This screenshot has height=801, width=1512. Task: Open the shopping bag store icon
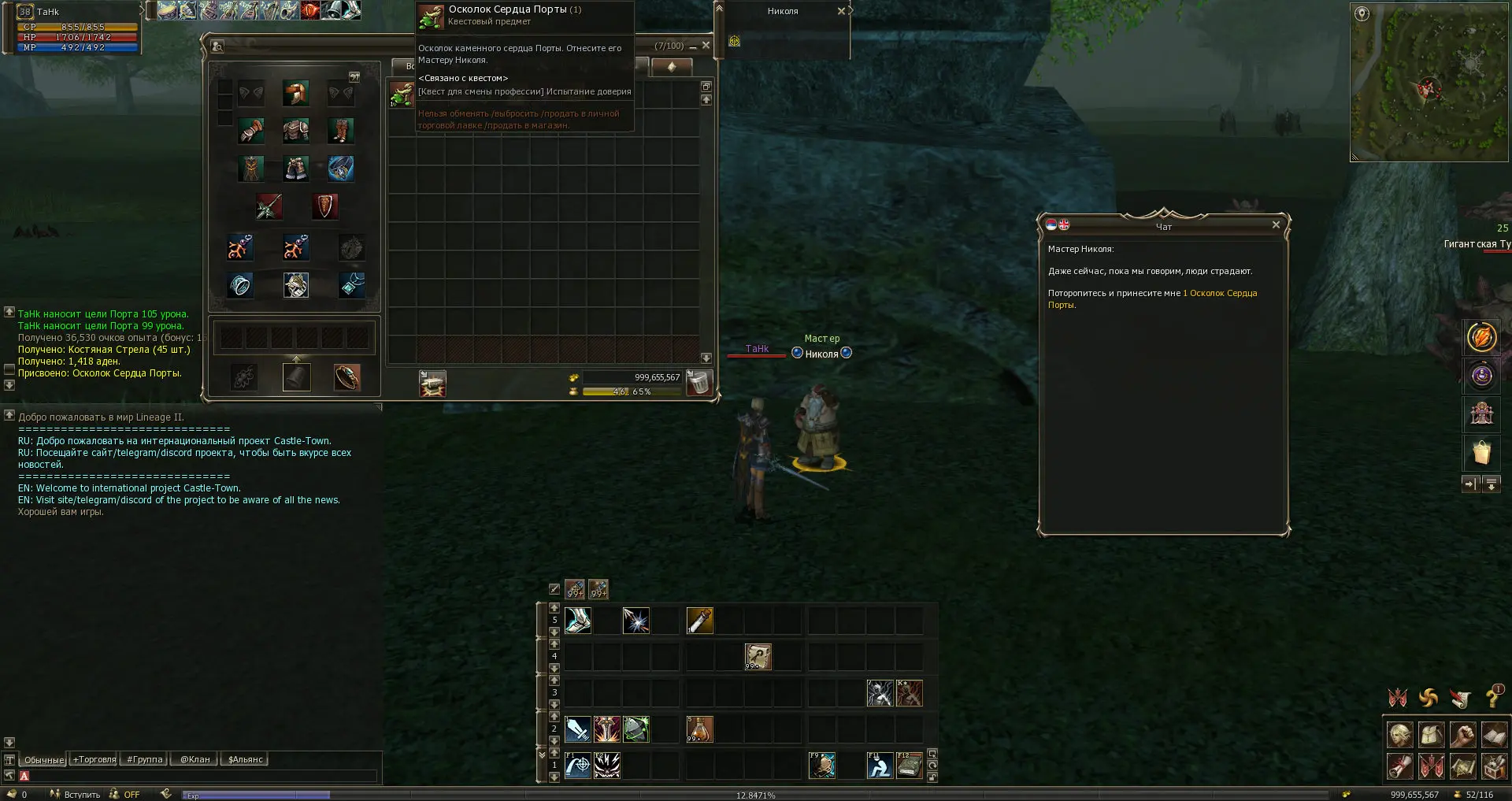[1481, 453]
